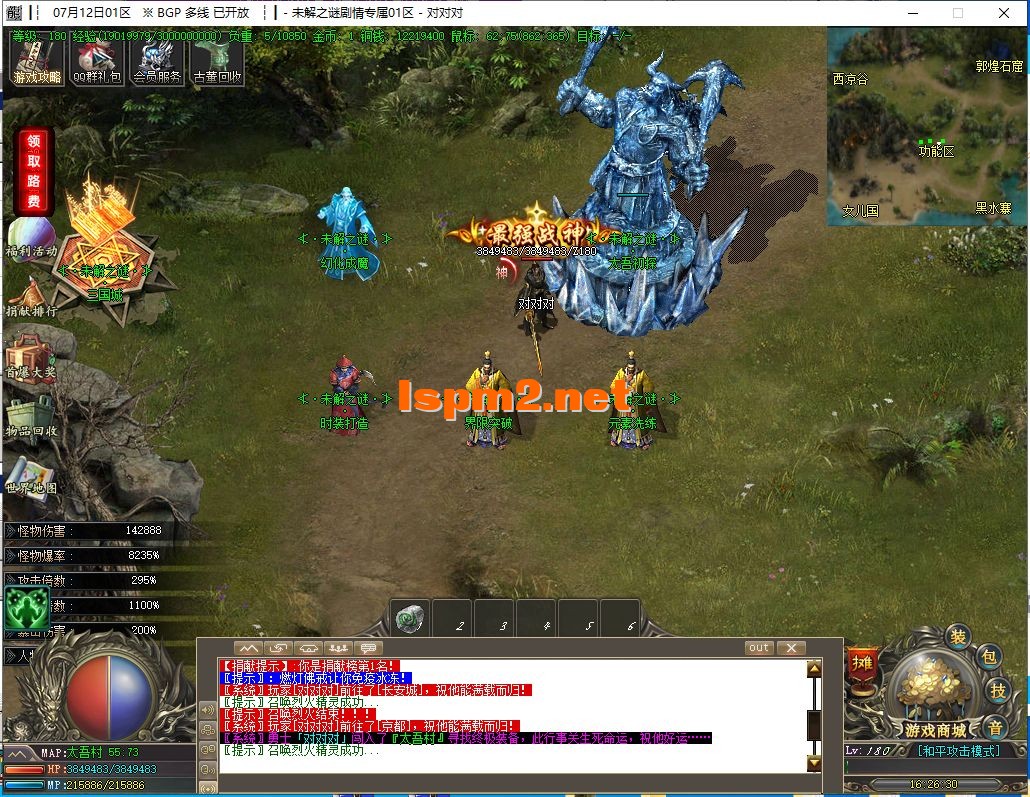
Task: Open the 首爆大奖 first-drop prize chest
Action: (x=30, y=357)
